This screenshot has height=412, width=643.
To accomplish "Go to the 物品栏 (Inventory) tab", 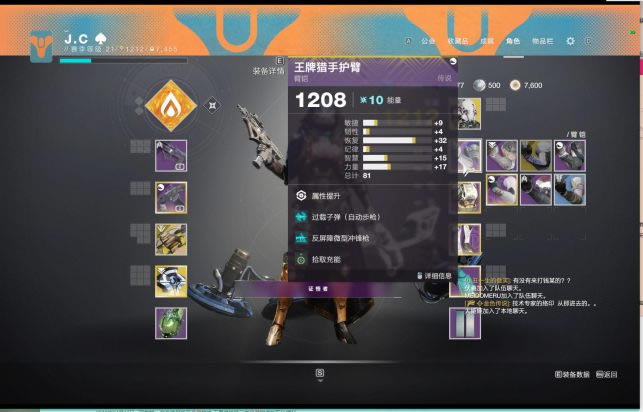I will pyautogui.click(x=542, y=41).
